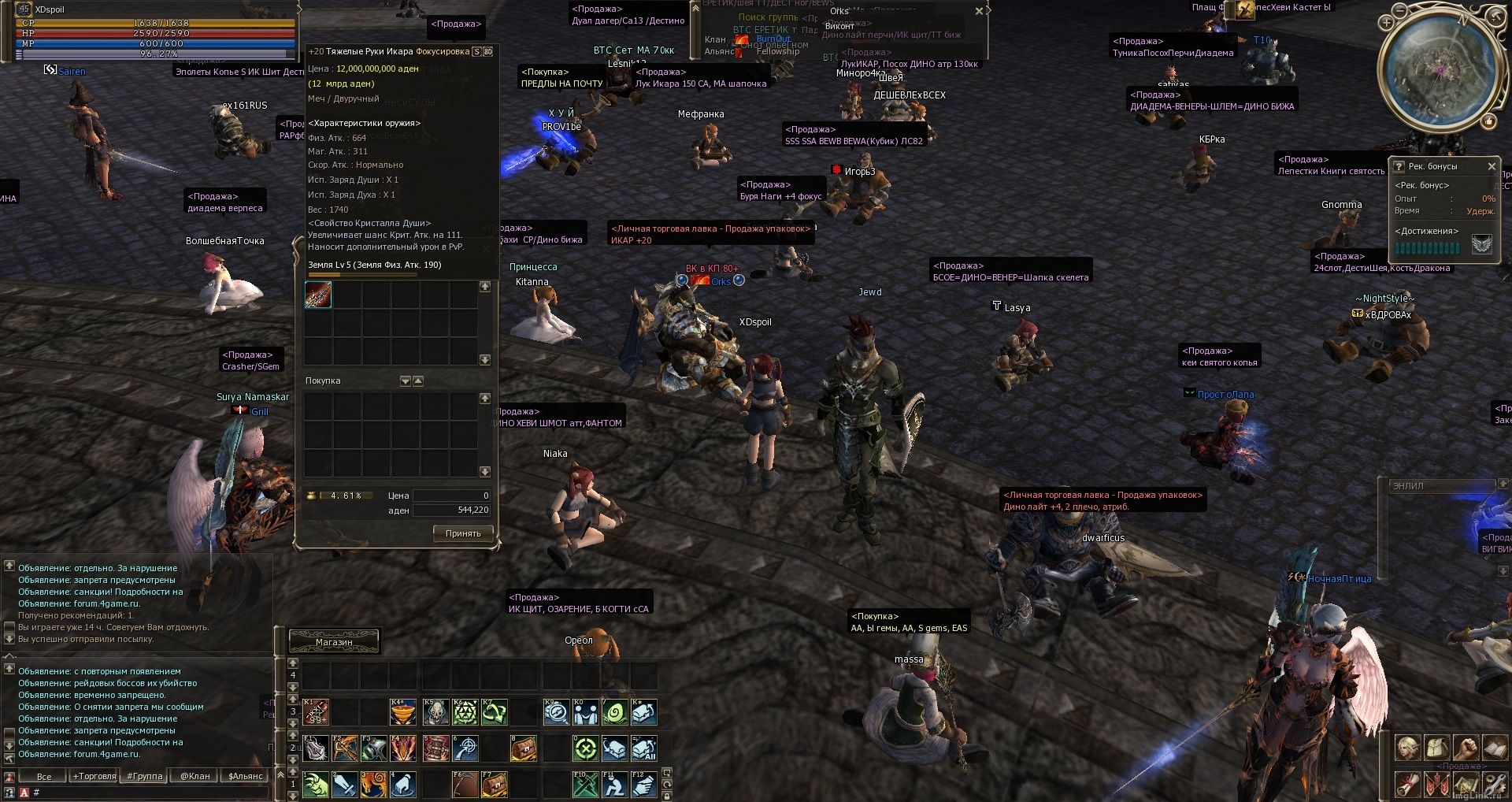
Task: Zoom in the minimap with the plus button
Action: 1388,23
